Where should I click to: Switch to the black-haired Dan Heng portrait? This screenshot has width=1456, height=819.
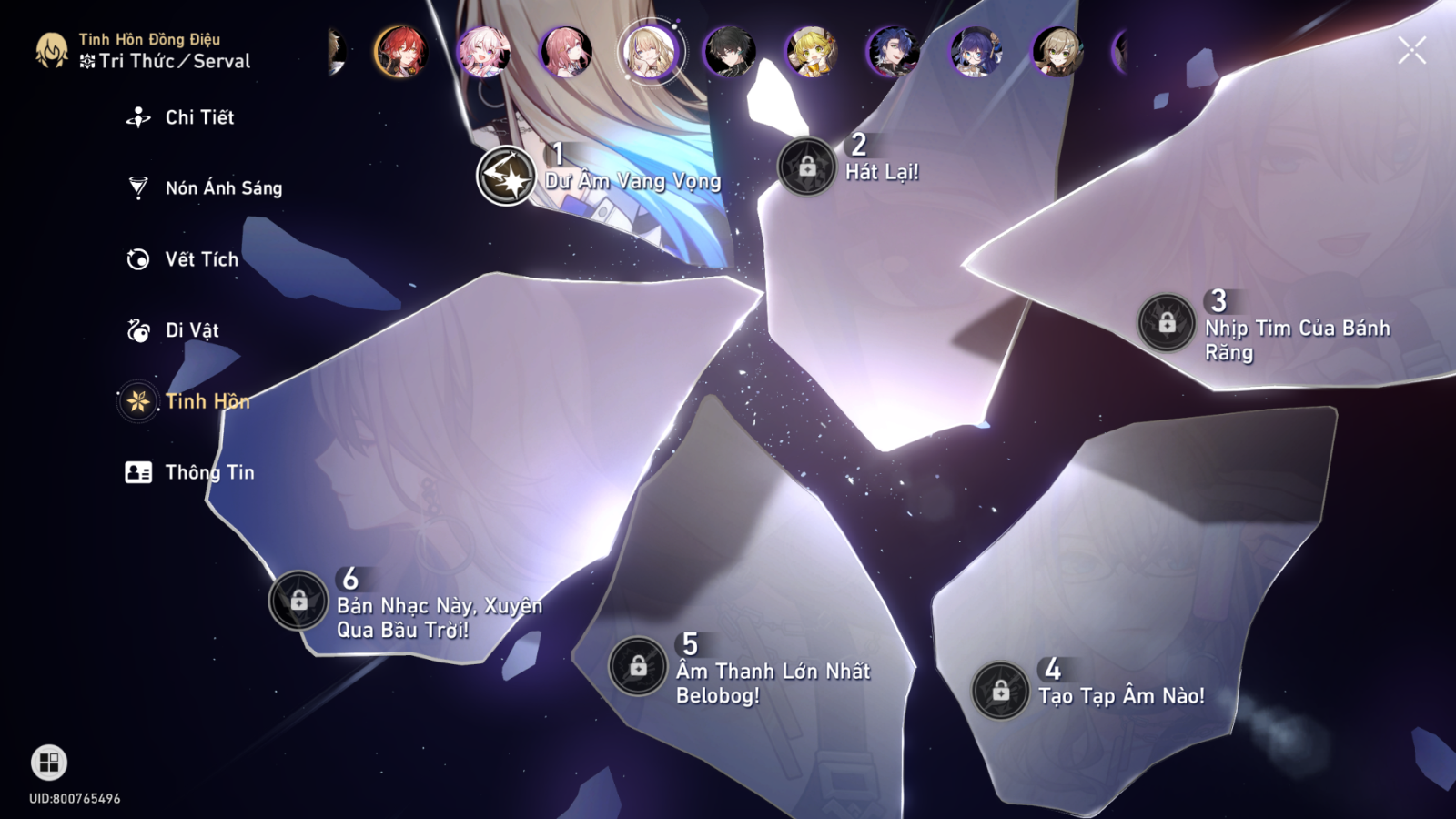[730, 51]
